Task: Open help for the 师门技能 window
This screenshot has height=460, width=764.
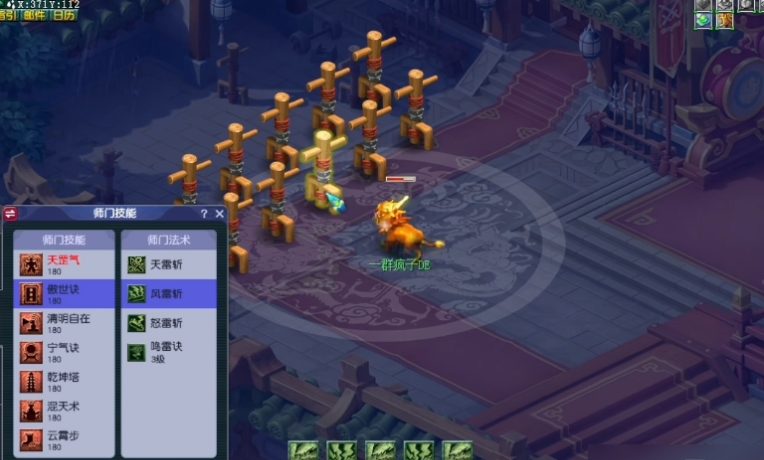Action: point(204,213)
